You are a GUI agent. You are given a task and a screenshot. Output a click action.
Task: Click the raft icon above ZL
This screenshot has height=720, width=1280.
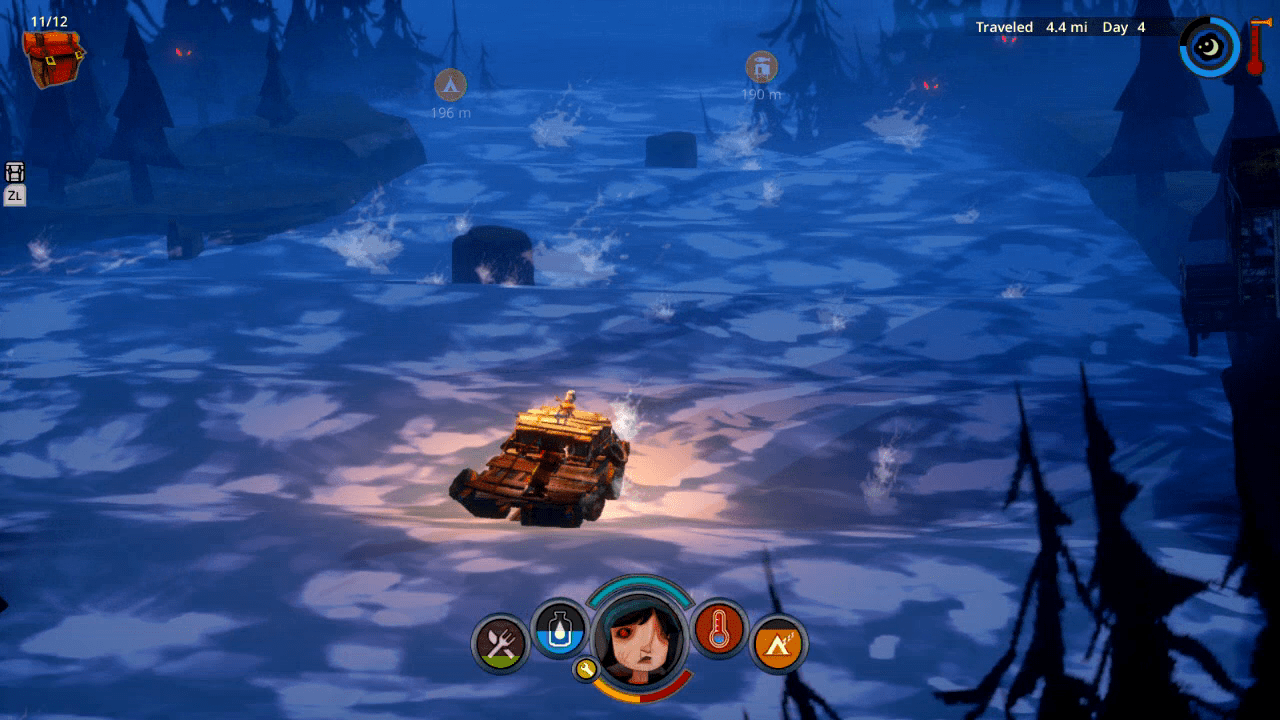15,172
